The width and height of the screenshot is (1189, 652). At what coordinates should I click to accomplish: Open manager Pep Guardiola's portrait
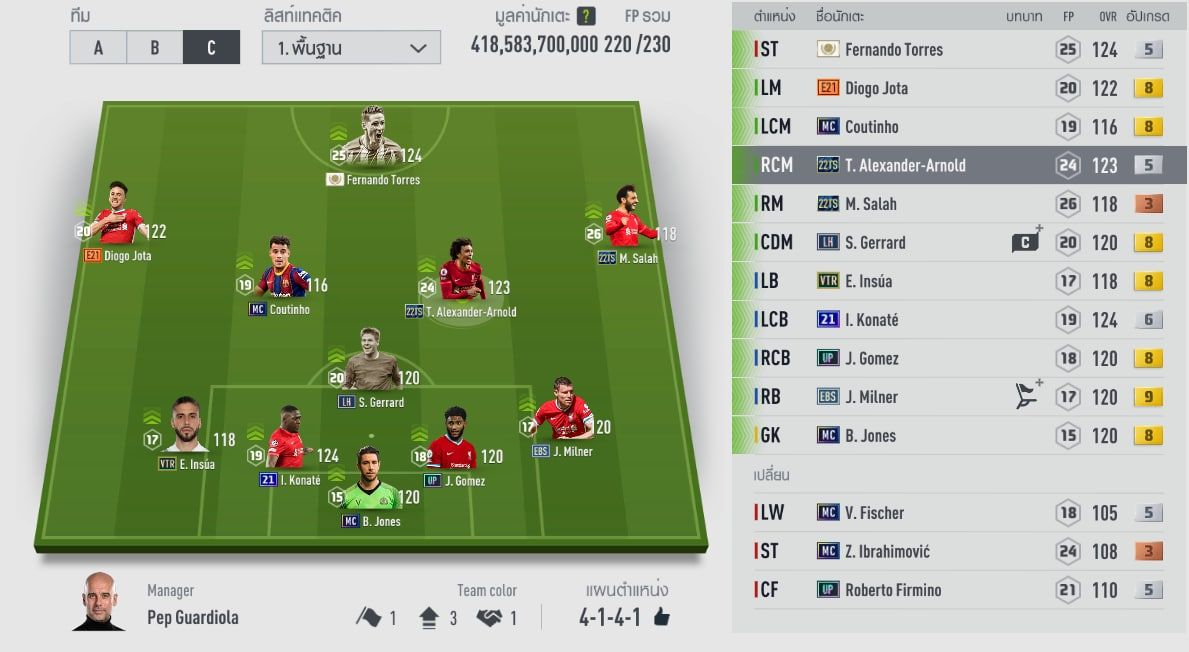click(x=100, y=602)
